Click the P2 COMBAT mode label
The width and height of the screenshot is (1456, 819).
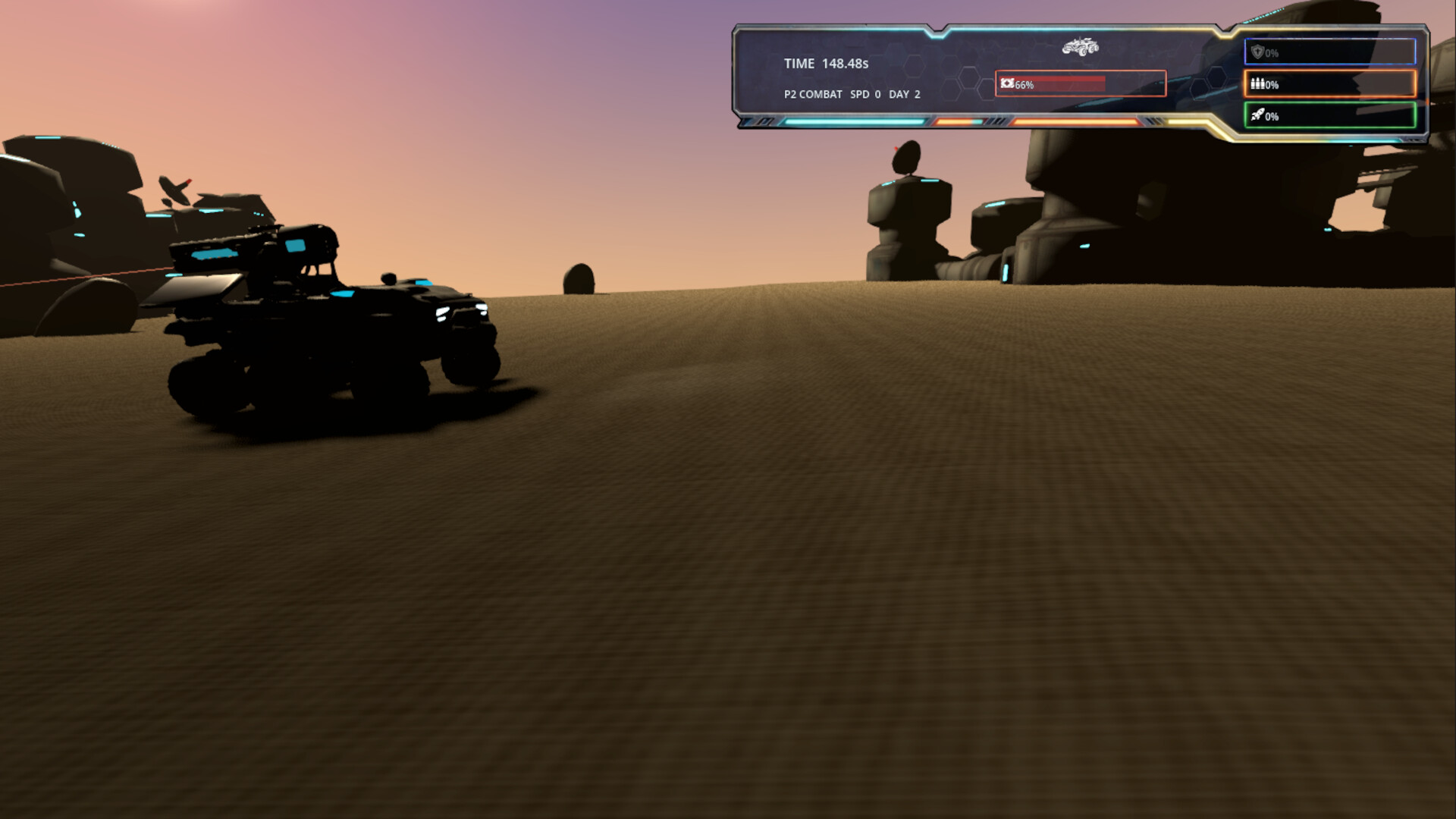click(813, 94)
